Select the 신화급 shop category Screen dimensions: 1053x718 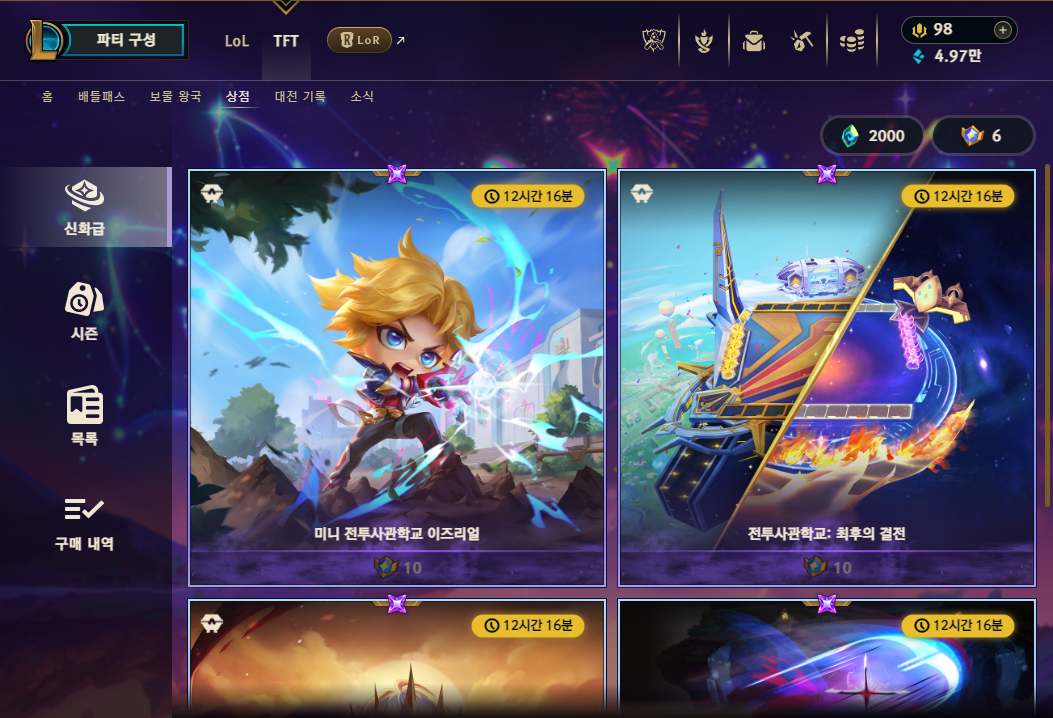point(85,207)
